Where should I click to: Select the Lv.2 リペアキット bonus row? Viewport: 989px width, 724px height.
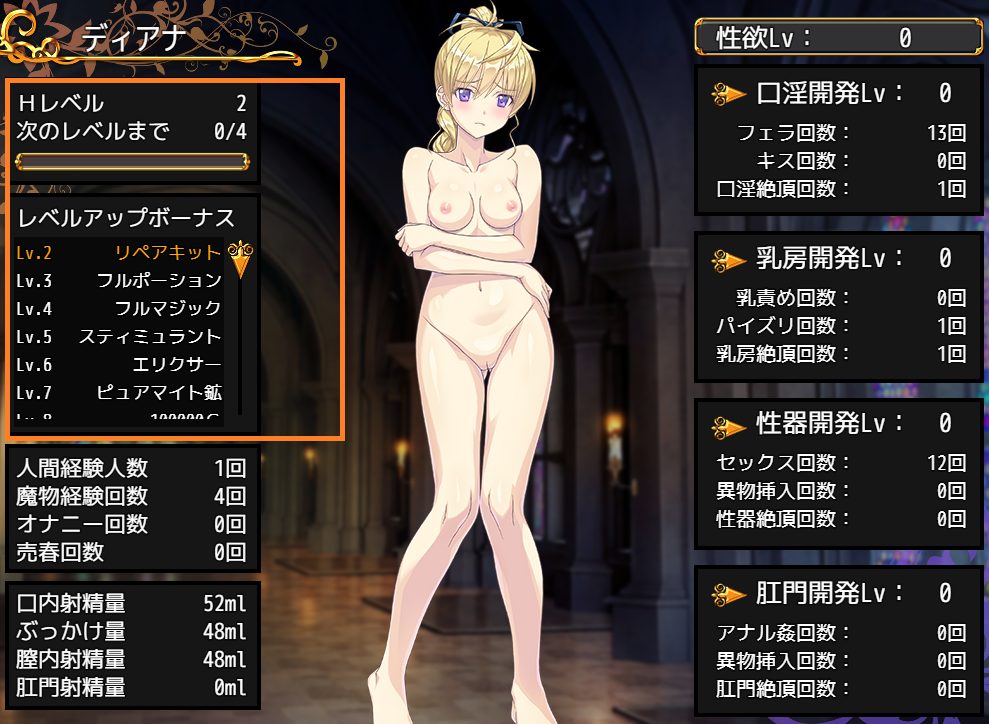point(120,252)
